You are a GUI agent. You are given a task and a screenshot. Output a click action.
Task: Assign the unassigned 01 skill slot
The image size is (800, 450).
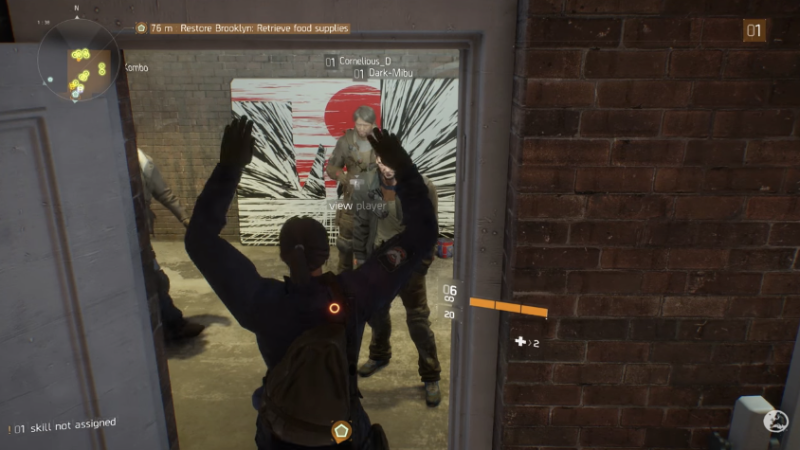click(x=62, y=426)
